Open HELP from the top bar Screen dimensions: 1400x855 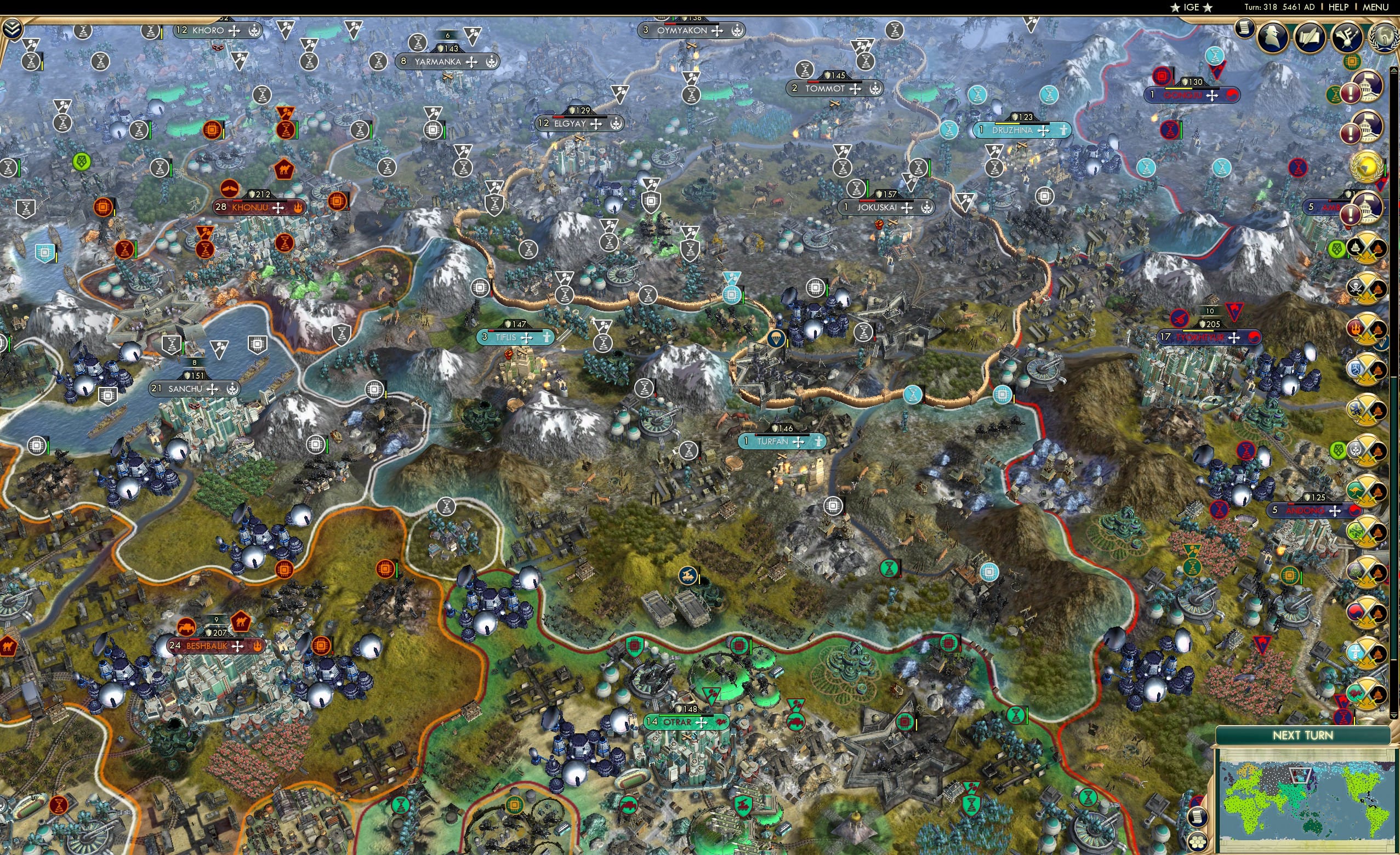pyautogui.click(x=1338, y=7)
